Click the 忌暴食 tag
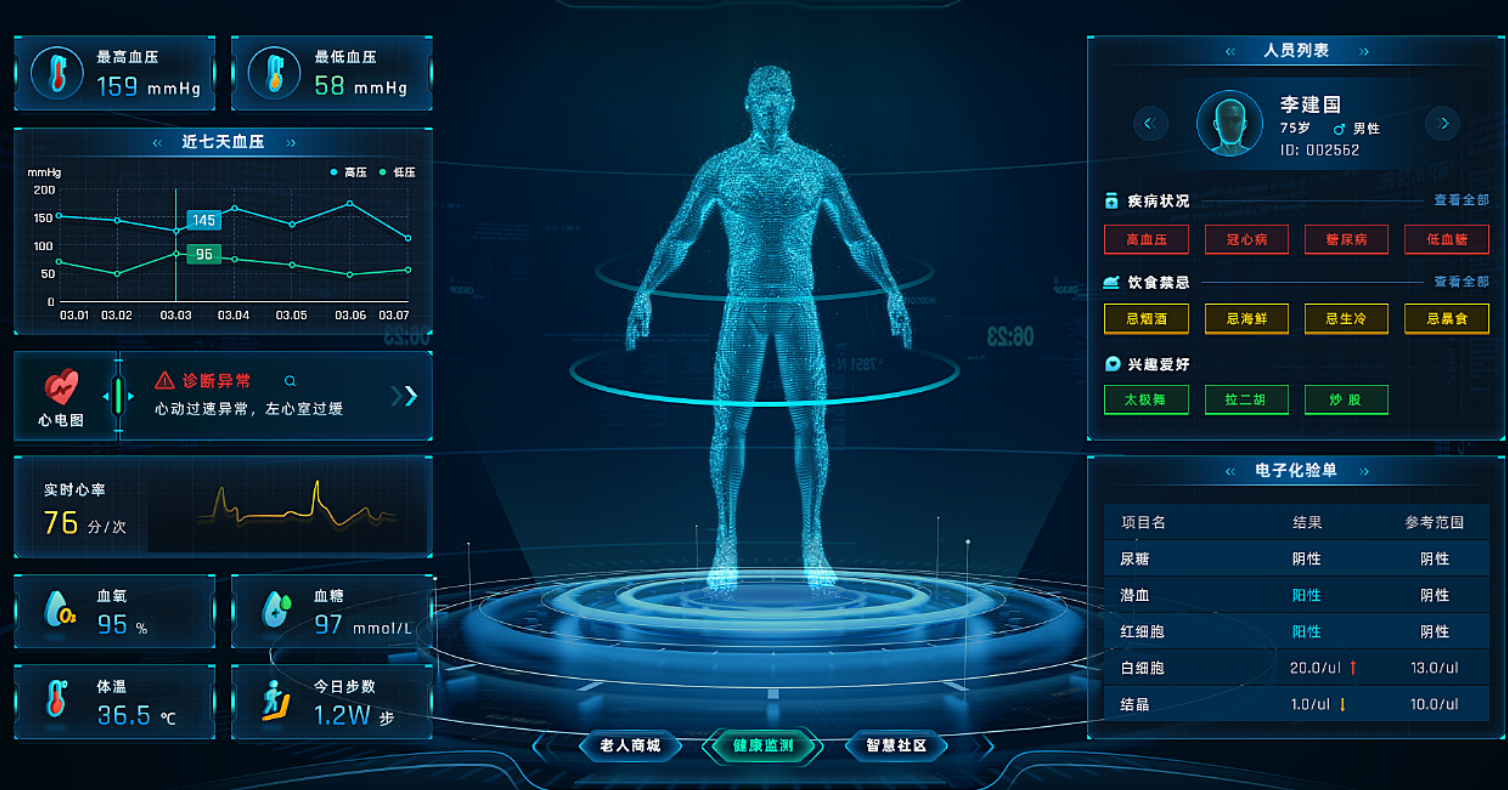The image size is (1508, 790). [1446, 319]
